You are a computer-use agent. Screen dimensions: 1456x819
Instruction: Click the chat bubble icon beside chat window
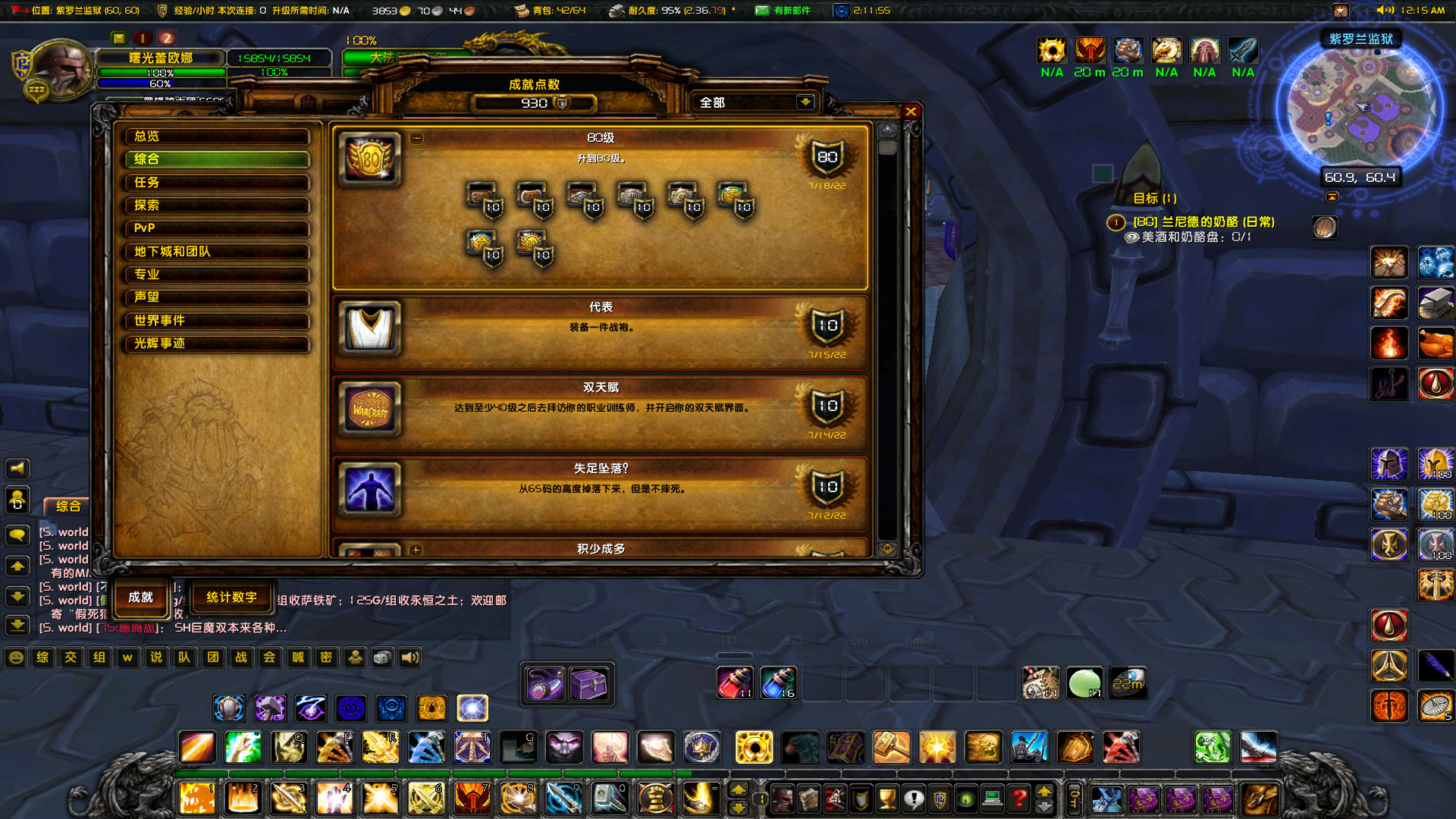click(x=17, y=535)
